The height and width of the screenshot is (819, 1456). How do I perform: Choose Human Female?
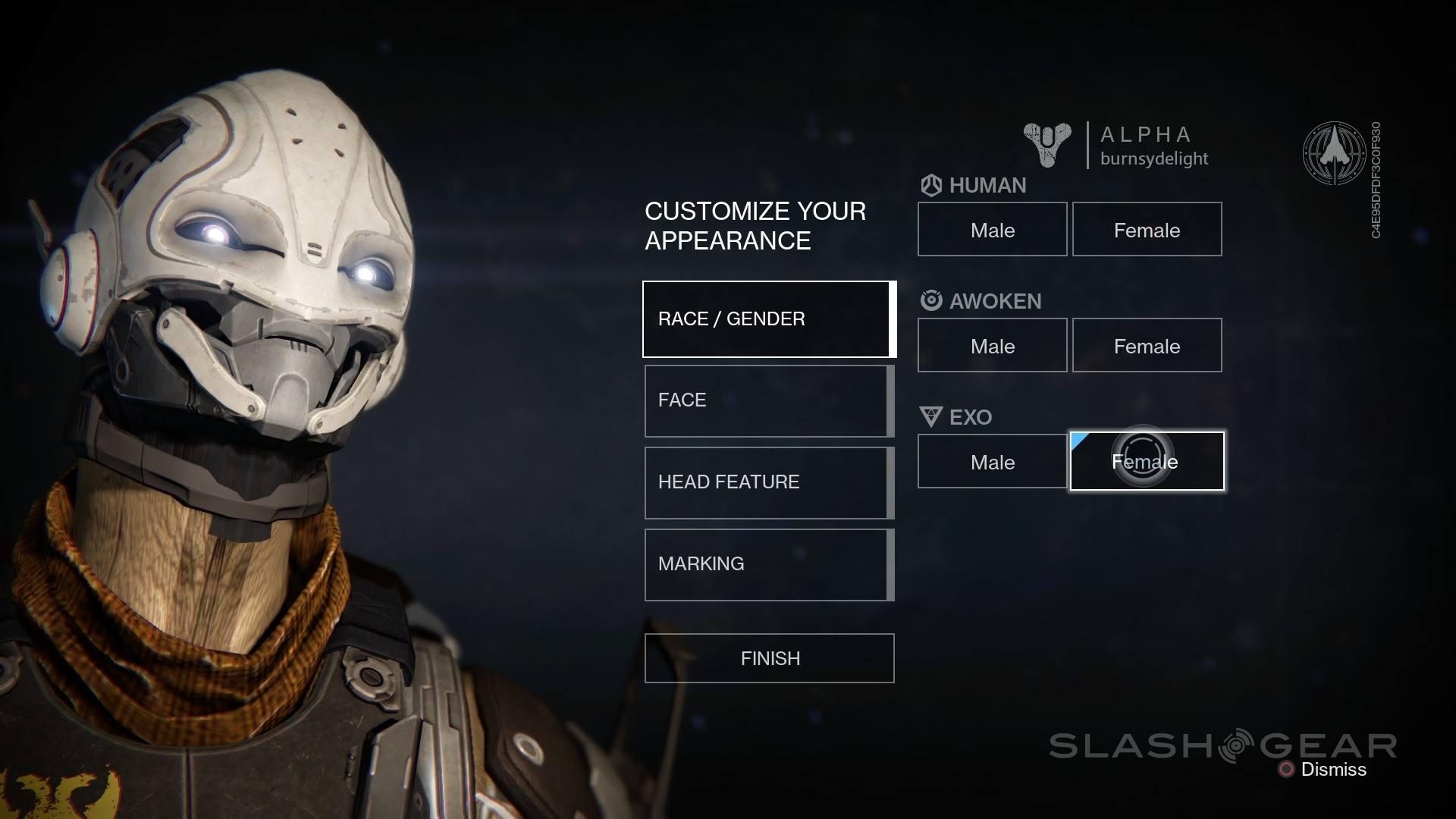click(1147, 230)
